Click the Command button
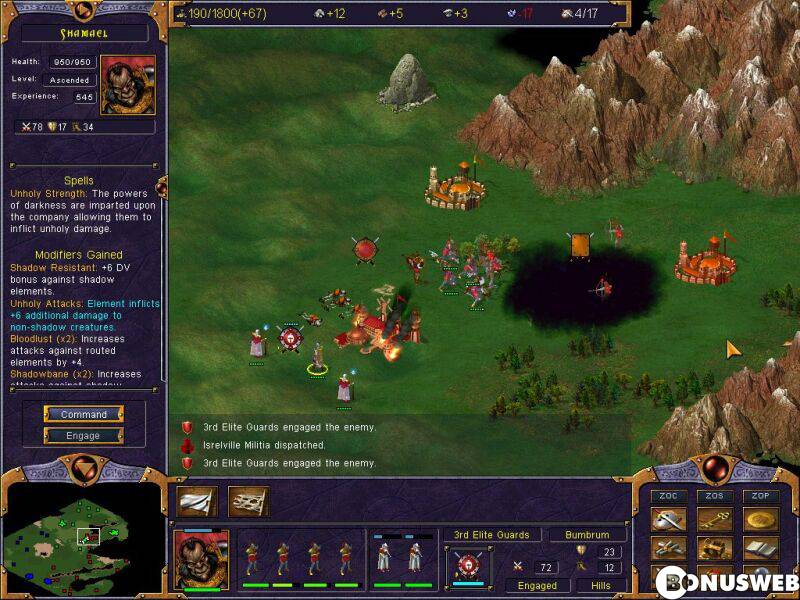Viewport: 800px width, 600px height. pyautogui.click(x=84, y=414)
